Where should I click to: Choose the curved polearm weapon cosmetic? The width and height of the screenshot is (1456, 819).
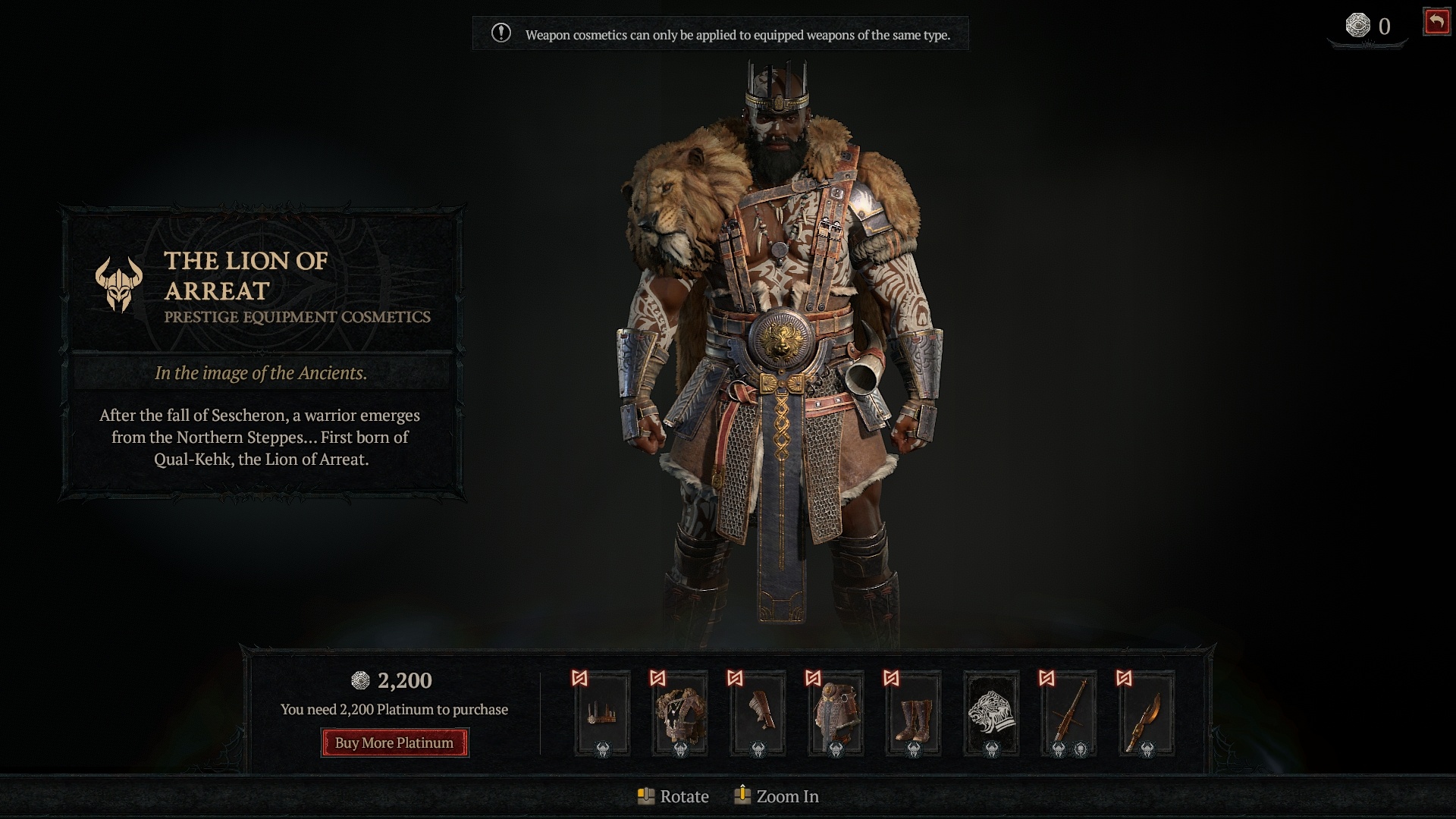coord(1147,713)
